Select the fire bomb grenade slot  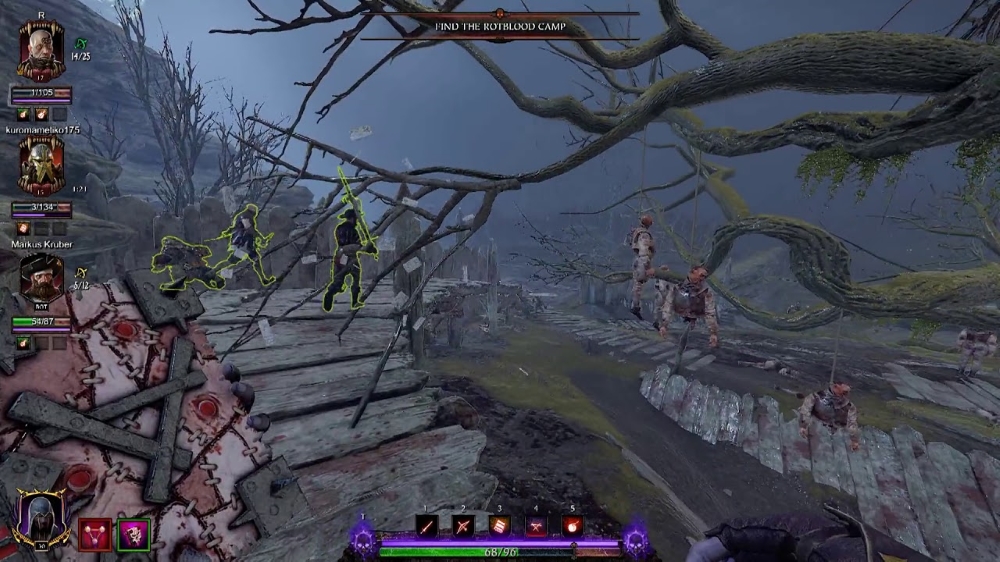[x=573, y=526]
